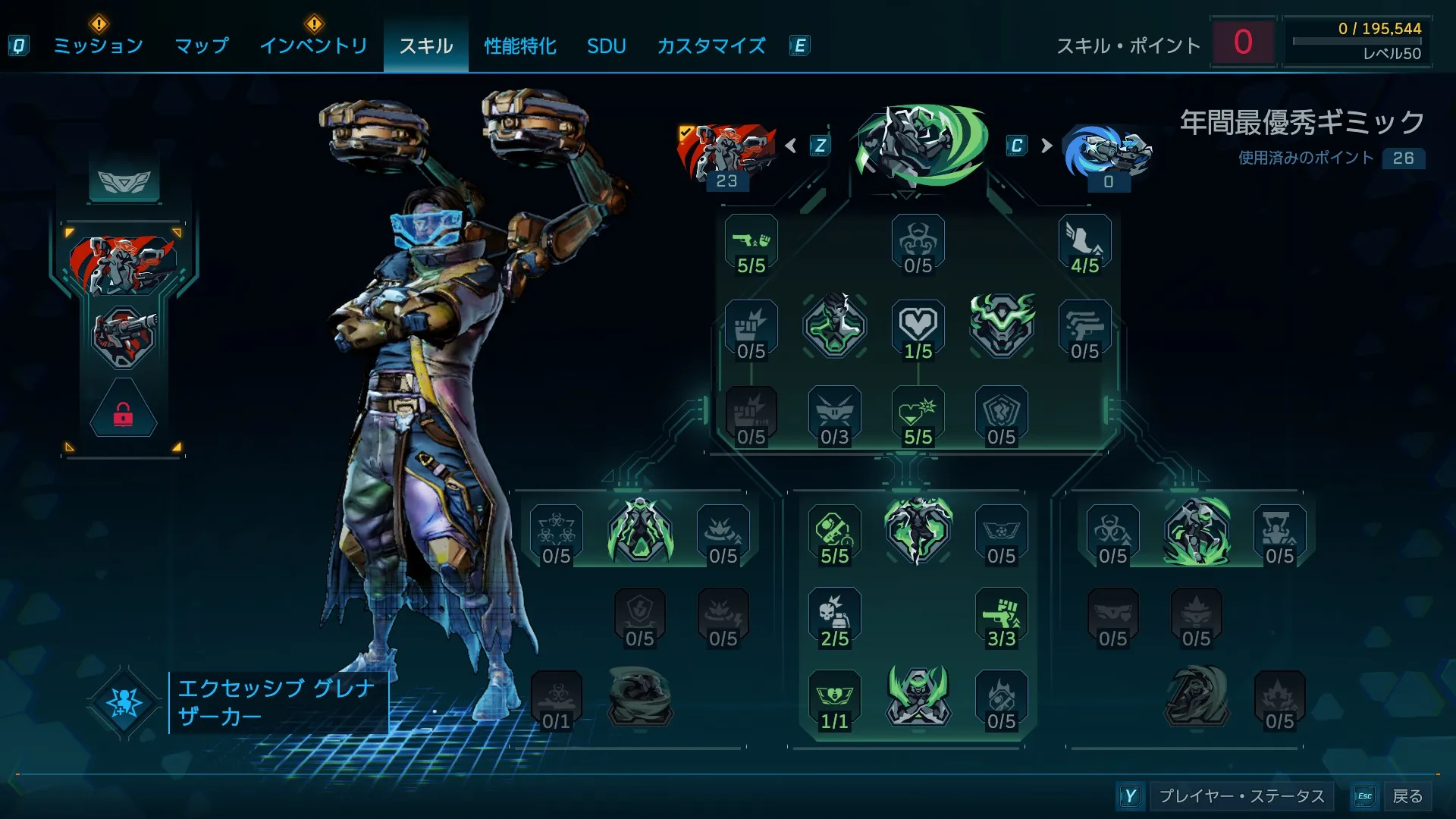Open the インベントリ tab
This screenshot has width=1456, height=819.
[x=313, y=45]
